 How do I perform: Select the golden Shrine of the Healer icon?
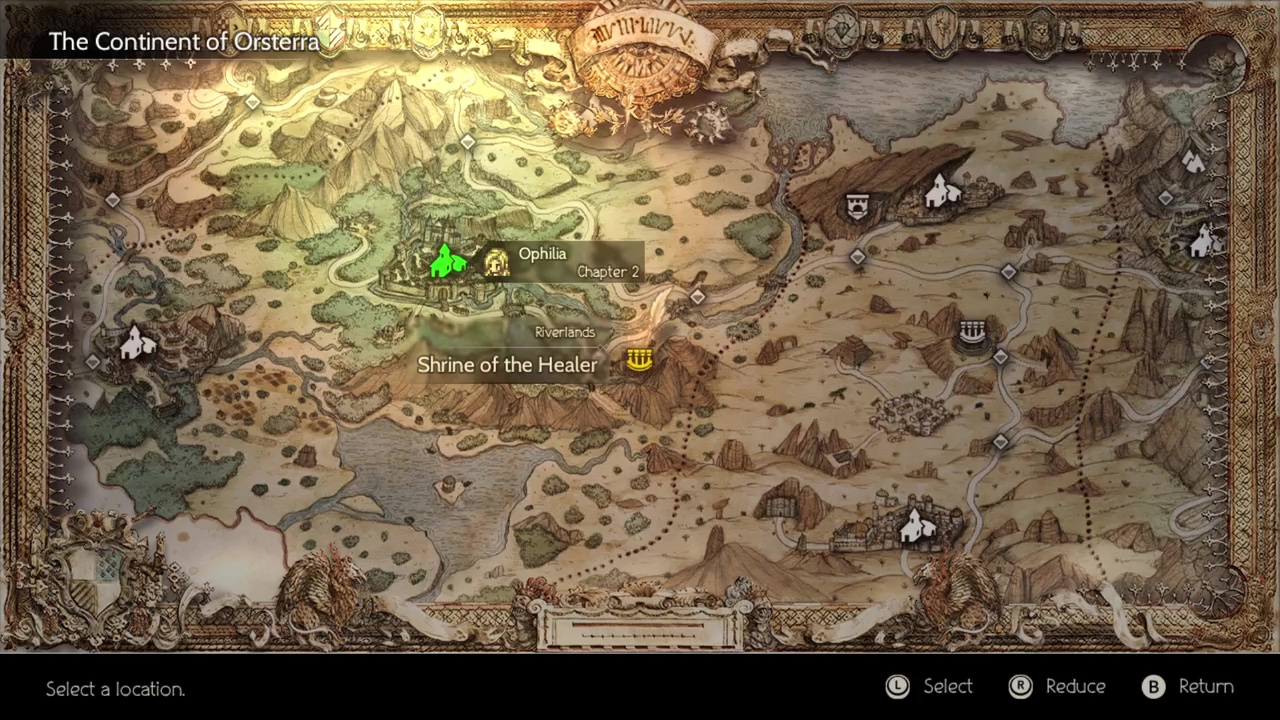pos(639,359)
